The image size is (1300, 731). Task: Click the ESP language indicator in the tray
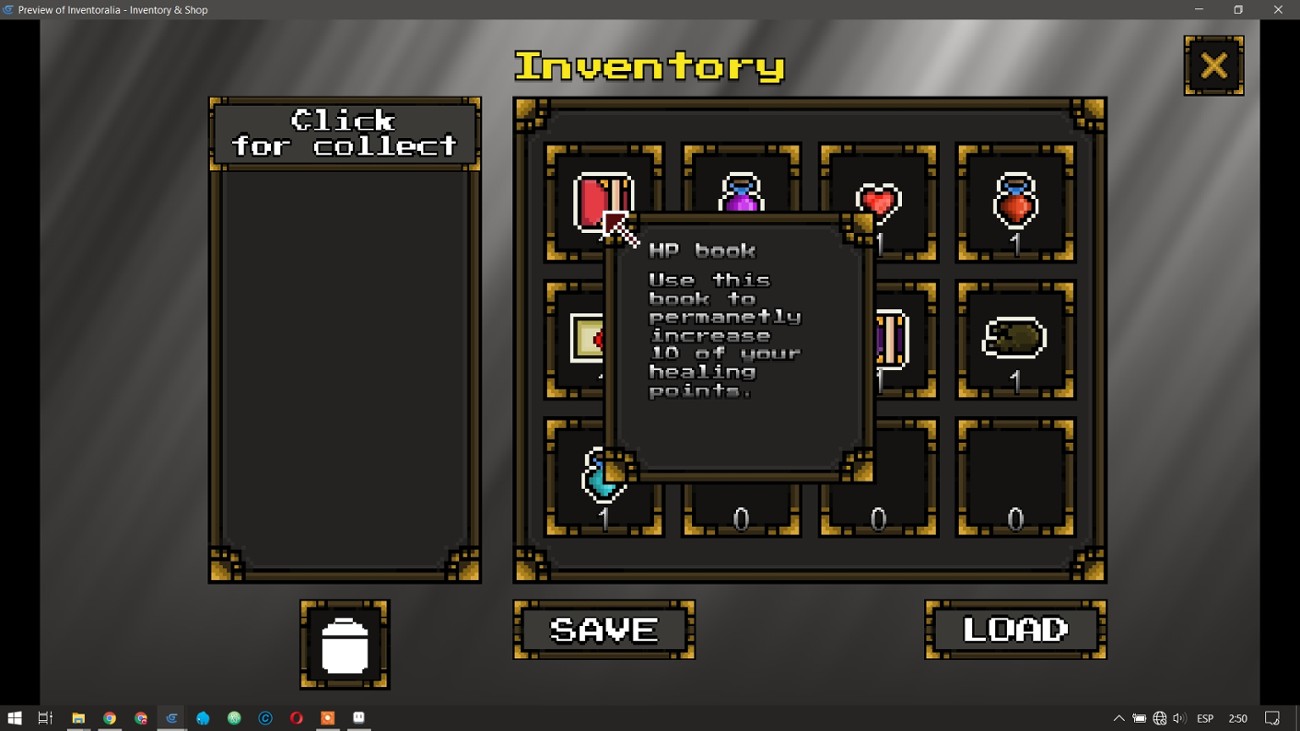pyautogui.click(x=1205, y=717)
